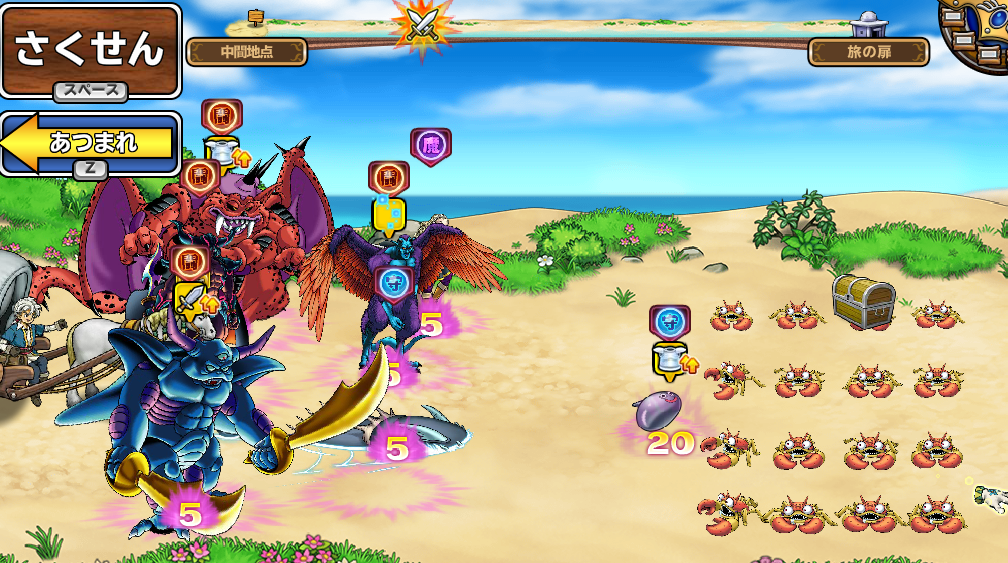Viewport: 1008px width, 563px height.
Task: Open the さくせん tactics menu
Action: point(90,50)
